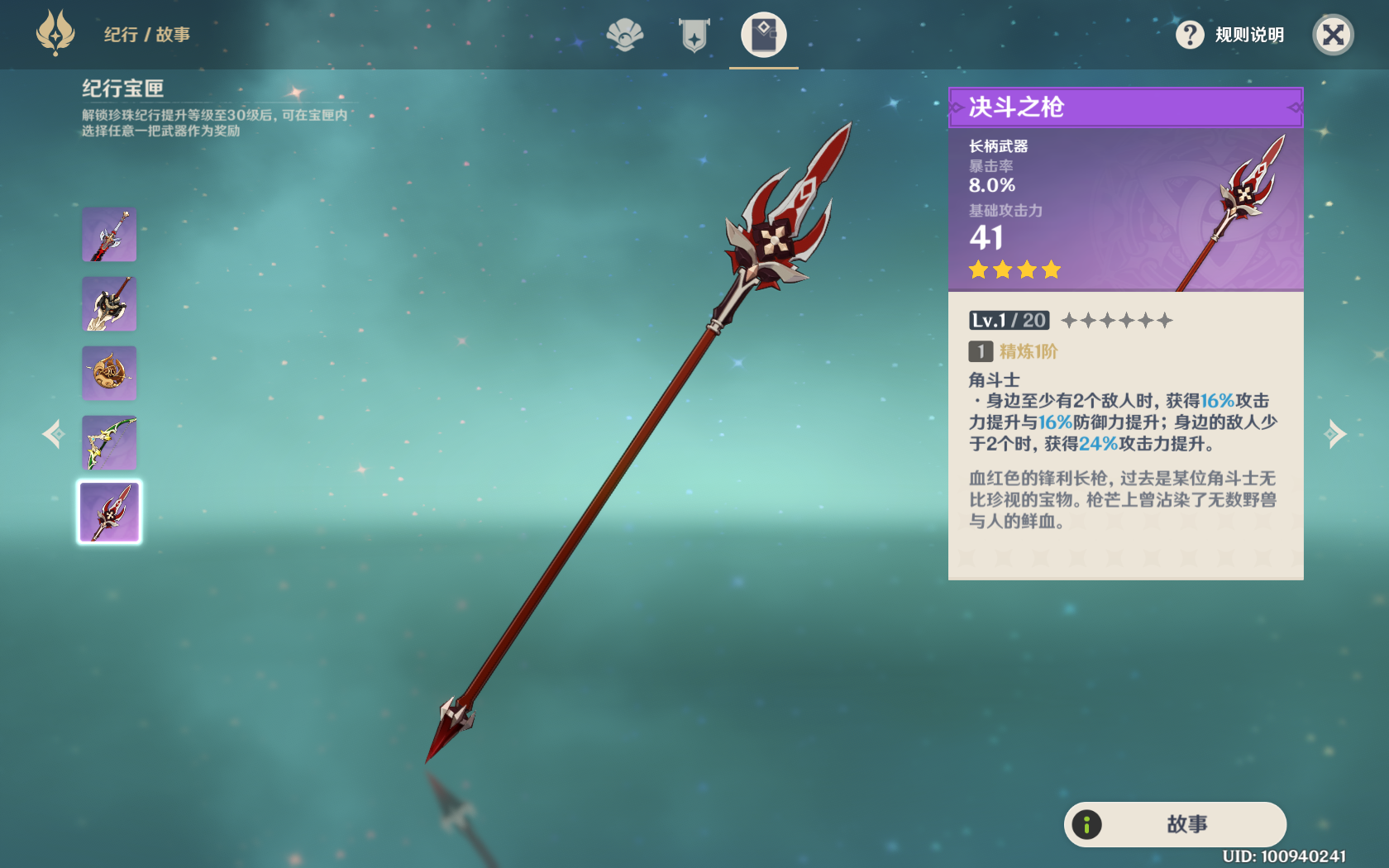This screenshot has height=868, width=1389.
Task: Open the 故事 story button
Action: pyautogui.click(x=1175, y=824)
